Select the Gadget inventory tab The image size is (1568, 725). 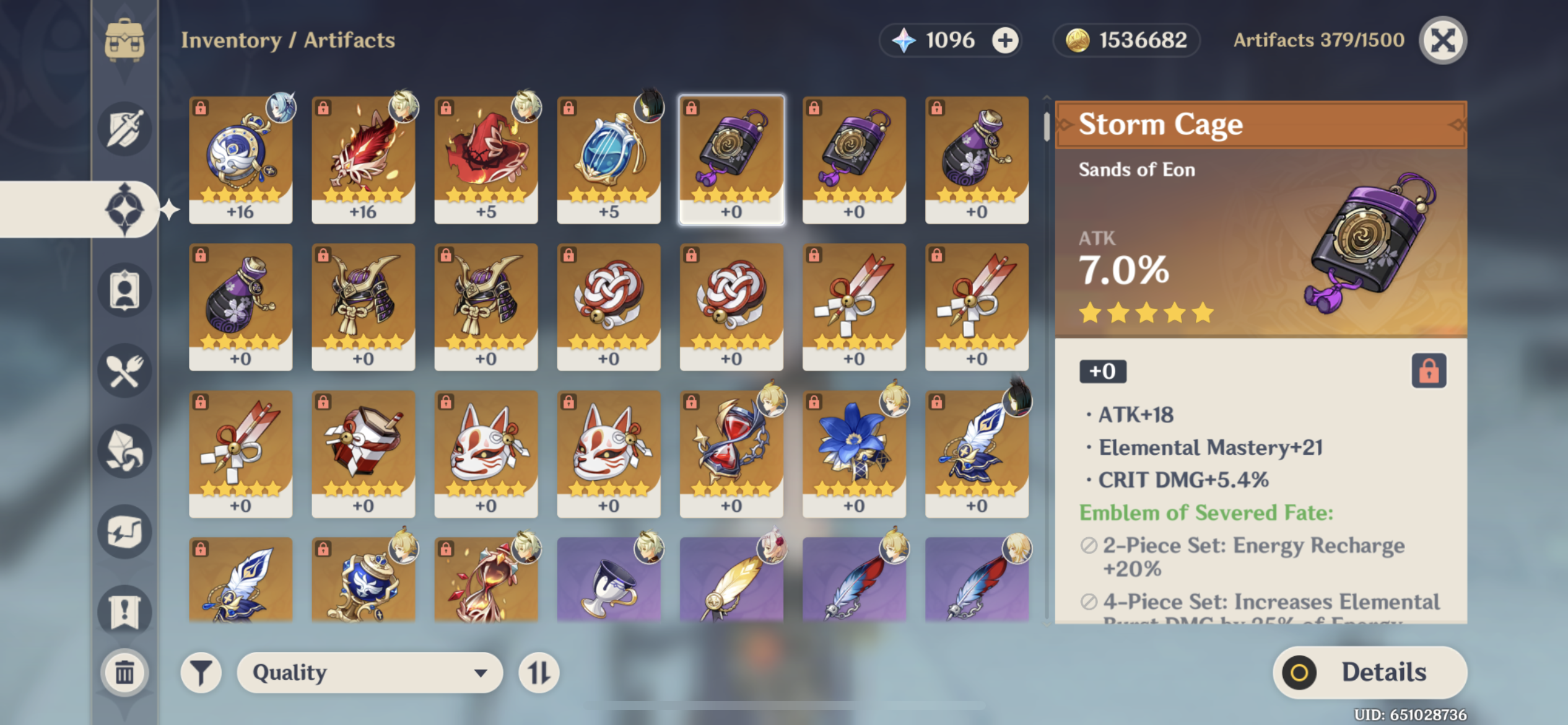click(x=126, y=532)
